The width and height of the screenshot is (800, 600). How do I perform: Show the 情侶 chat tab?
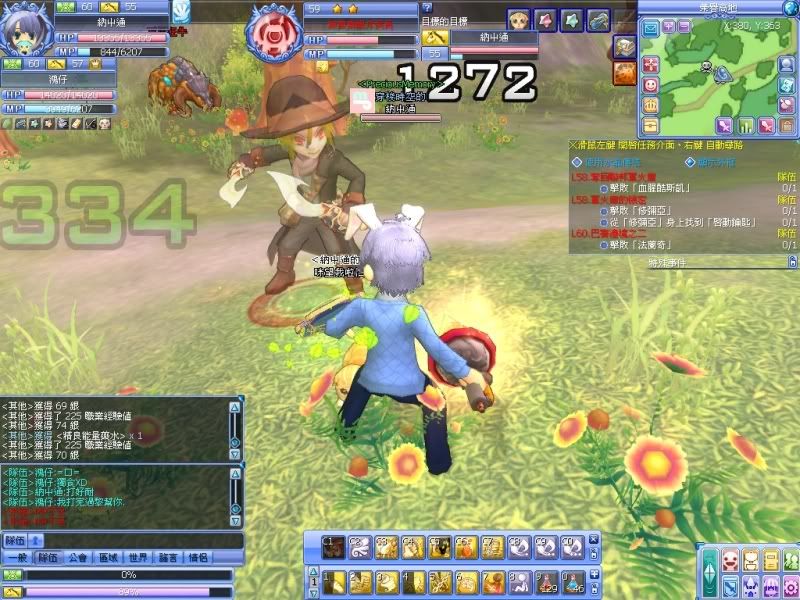coord(198,557)
